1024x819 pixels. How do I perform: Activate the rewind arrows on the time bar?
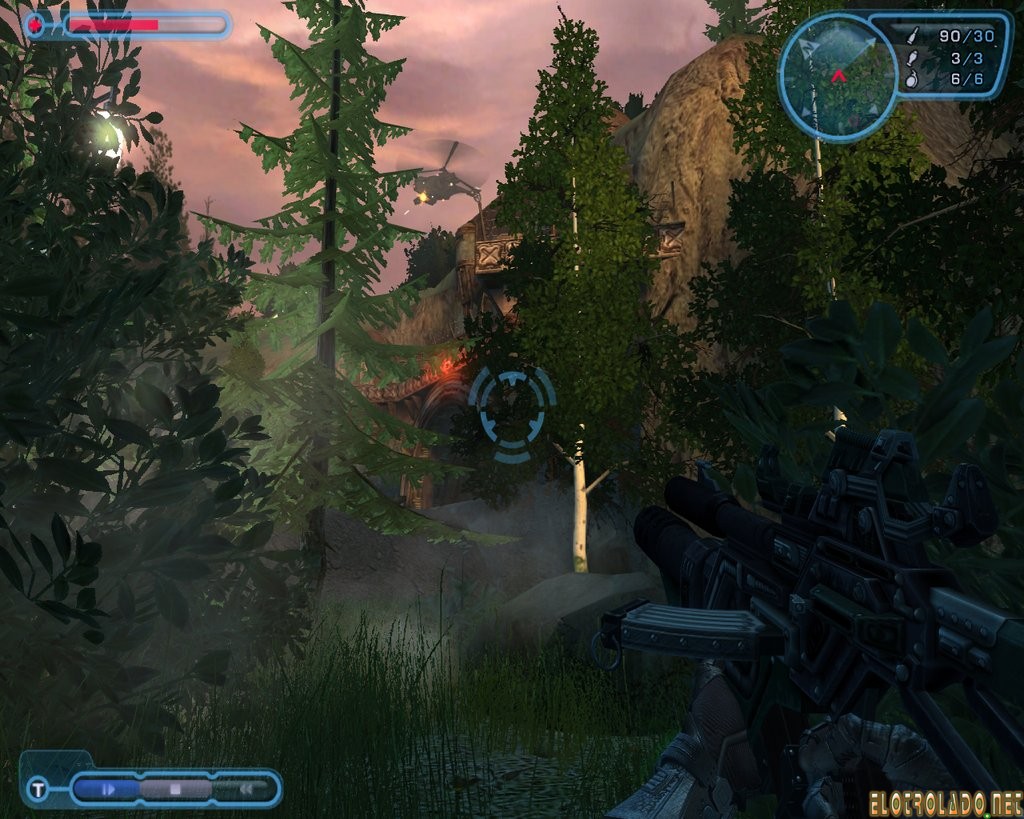click(x=245, y=789)
